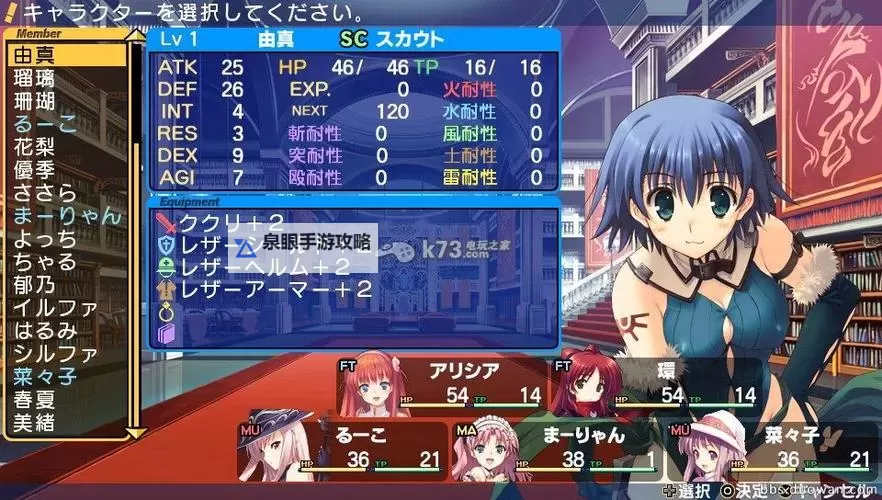Choose 美緒 from the Member list

tap(36, 422)
